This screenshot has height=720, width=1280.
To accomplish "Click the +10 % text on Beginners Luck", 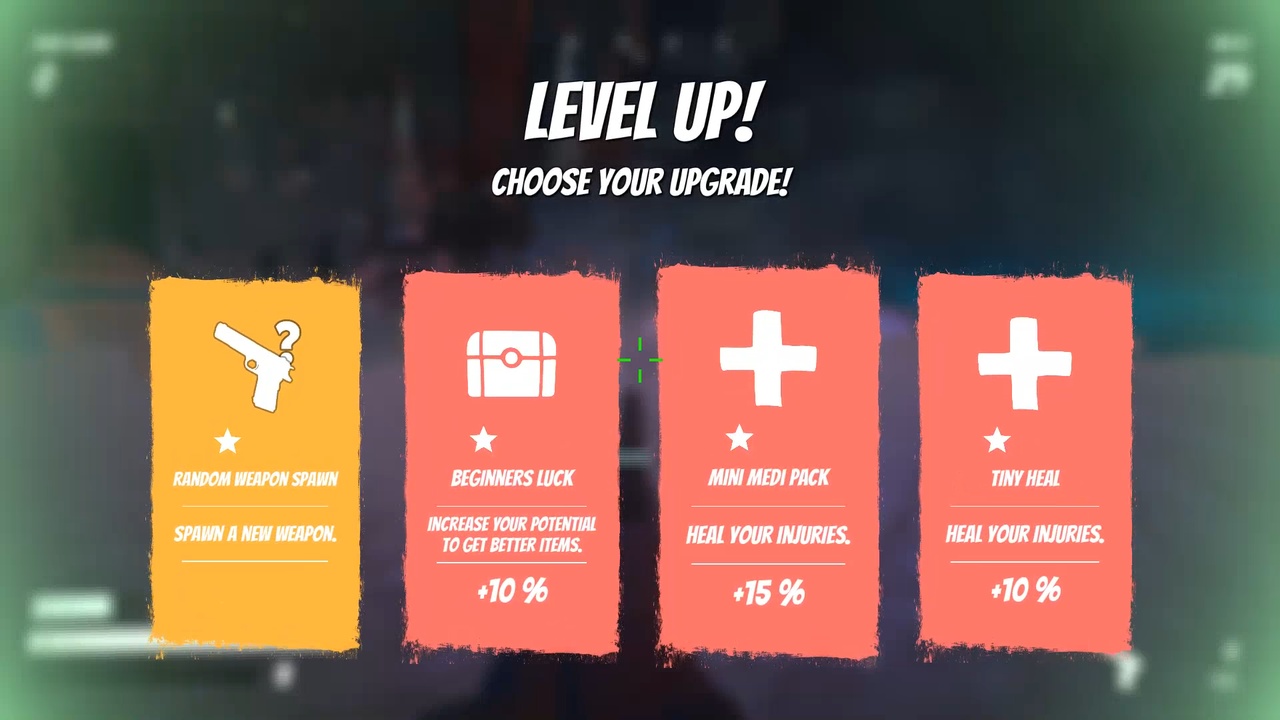I will pyautogui.click(x=512, y=591).
